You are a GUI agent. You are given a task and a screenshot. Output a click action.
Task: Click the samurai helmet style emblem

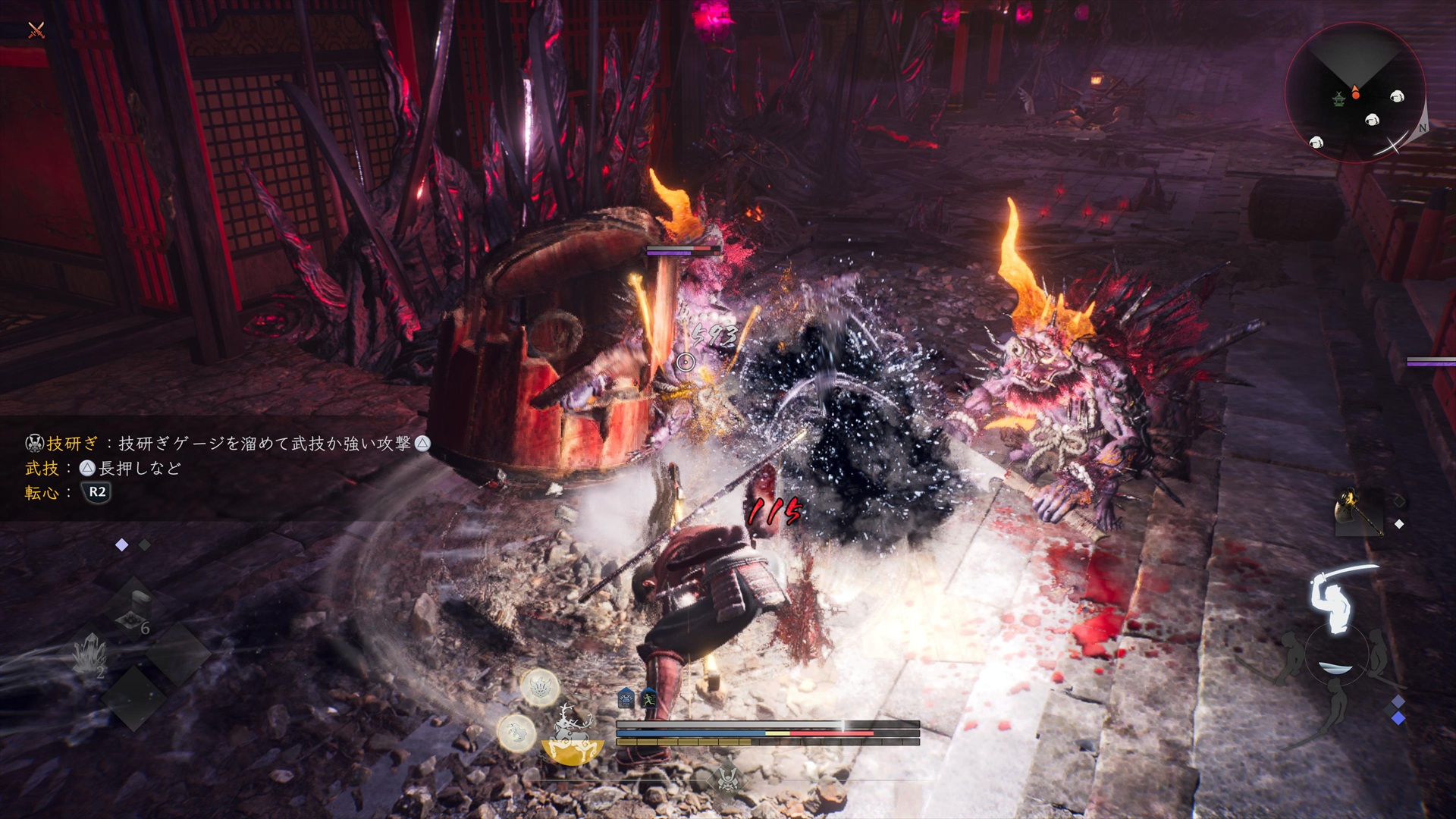coord(728,777)
